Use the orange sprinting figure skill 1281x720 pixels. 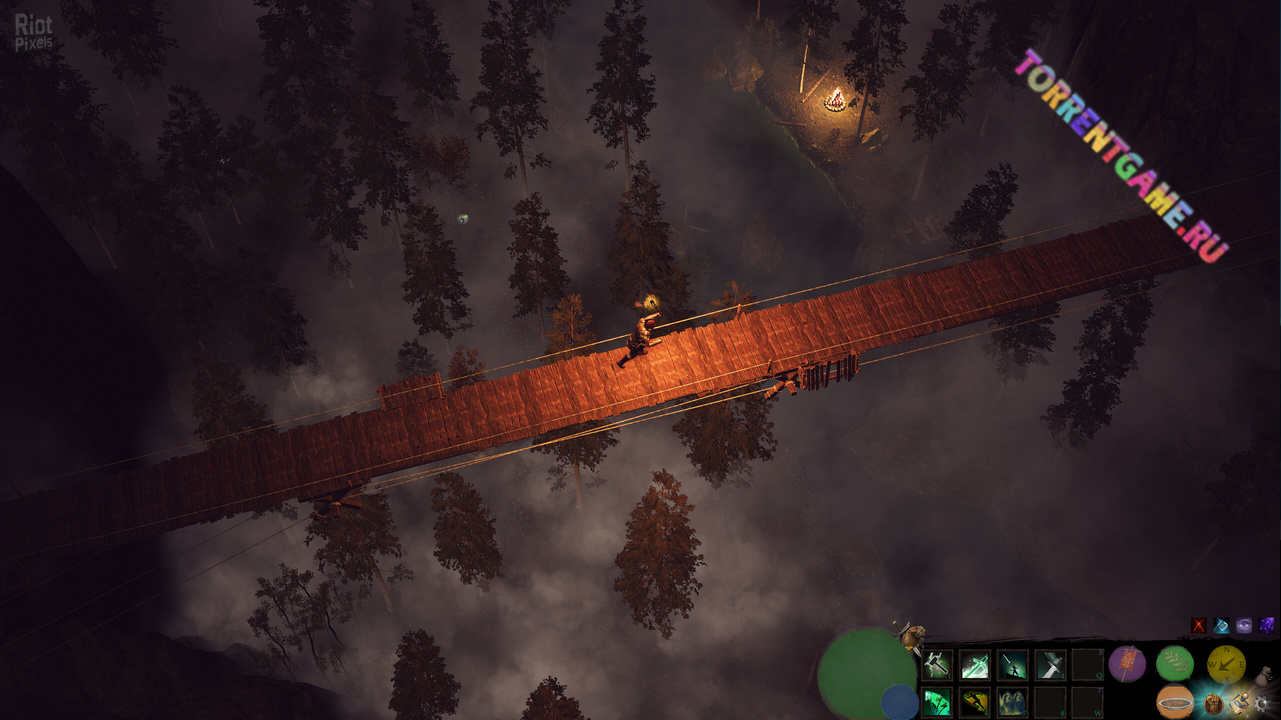tap(975, 702)
